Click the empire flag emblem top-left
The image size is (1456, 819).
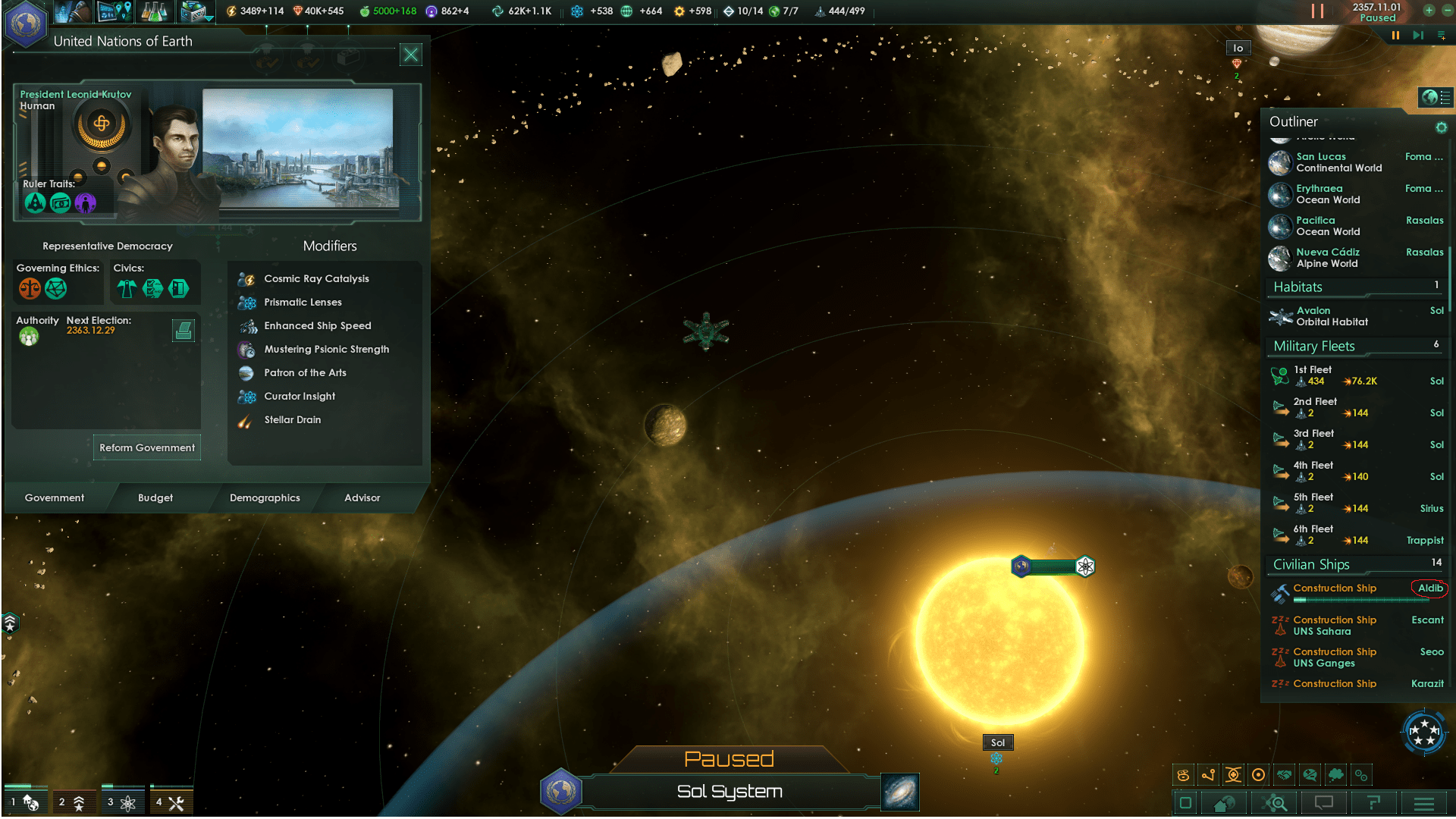pos(25,24)
